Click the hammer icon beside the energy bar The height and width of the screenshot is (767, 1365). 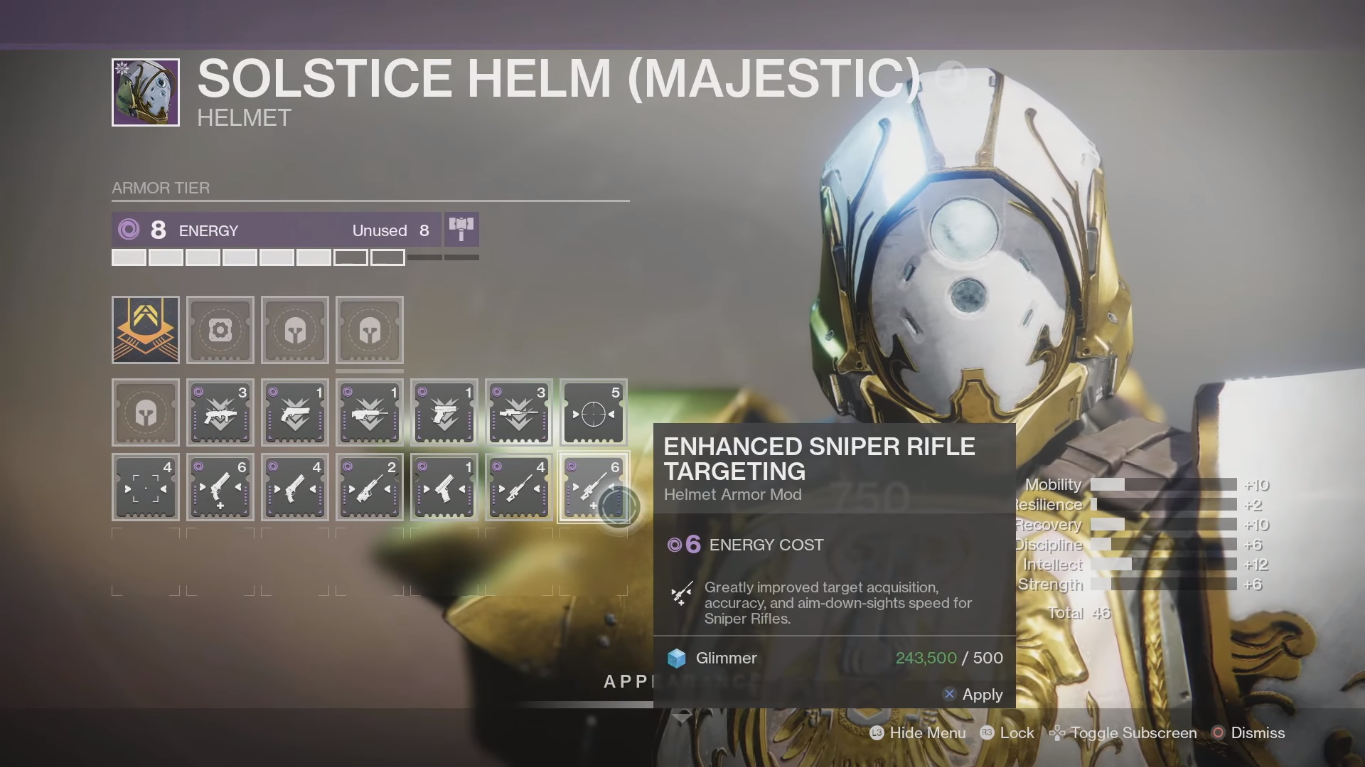(461, 230)
